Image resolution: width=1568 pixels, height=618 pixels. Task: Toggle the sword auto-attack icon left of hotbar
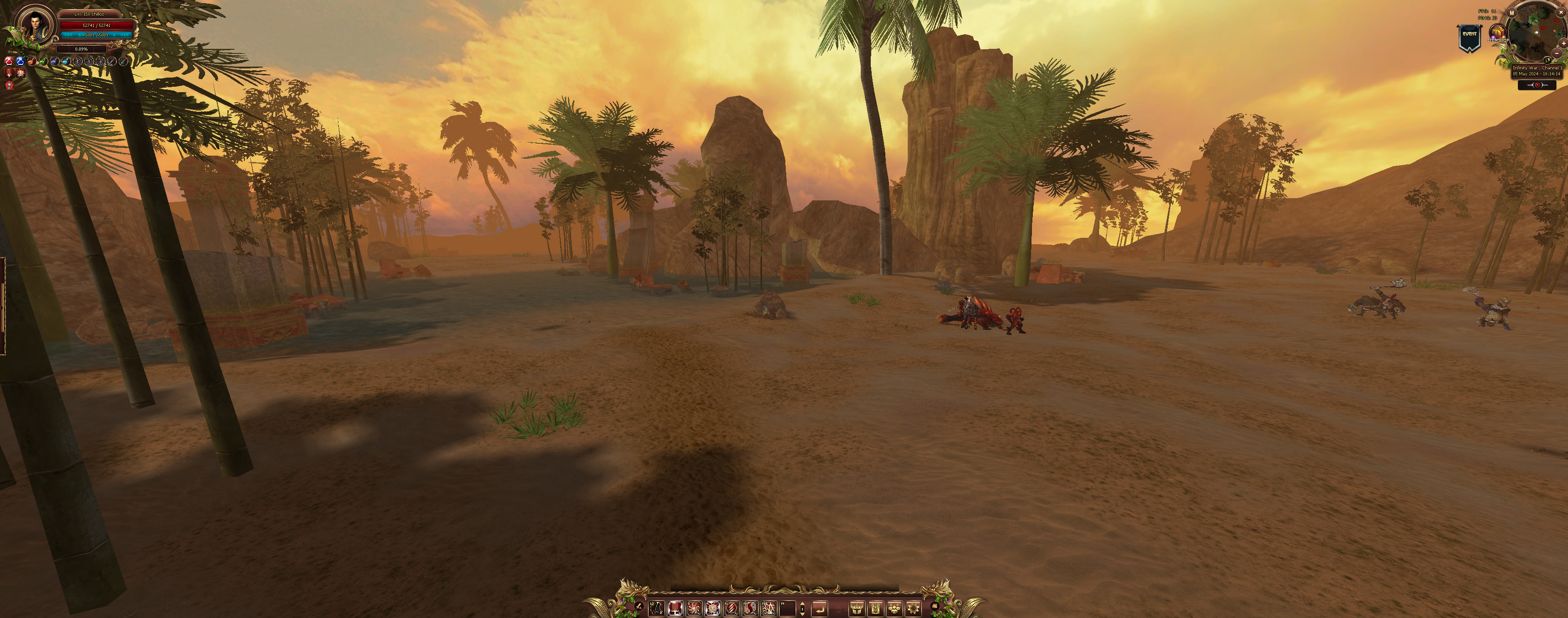click(638, 606)
